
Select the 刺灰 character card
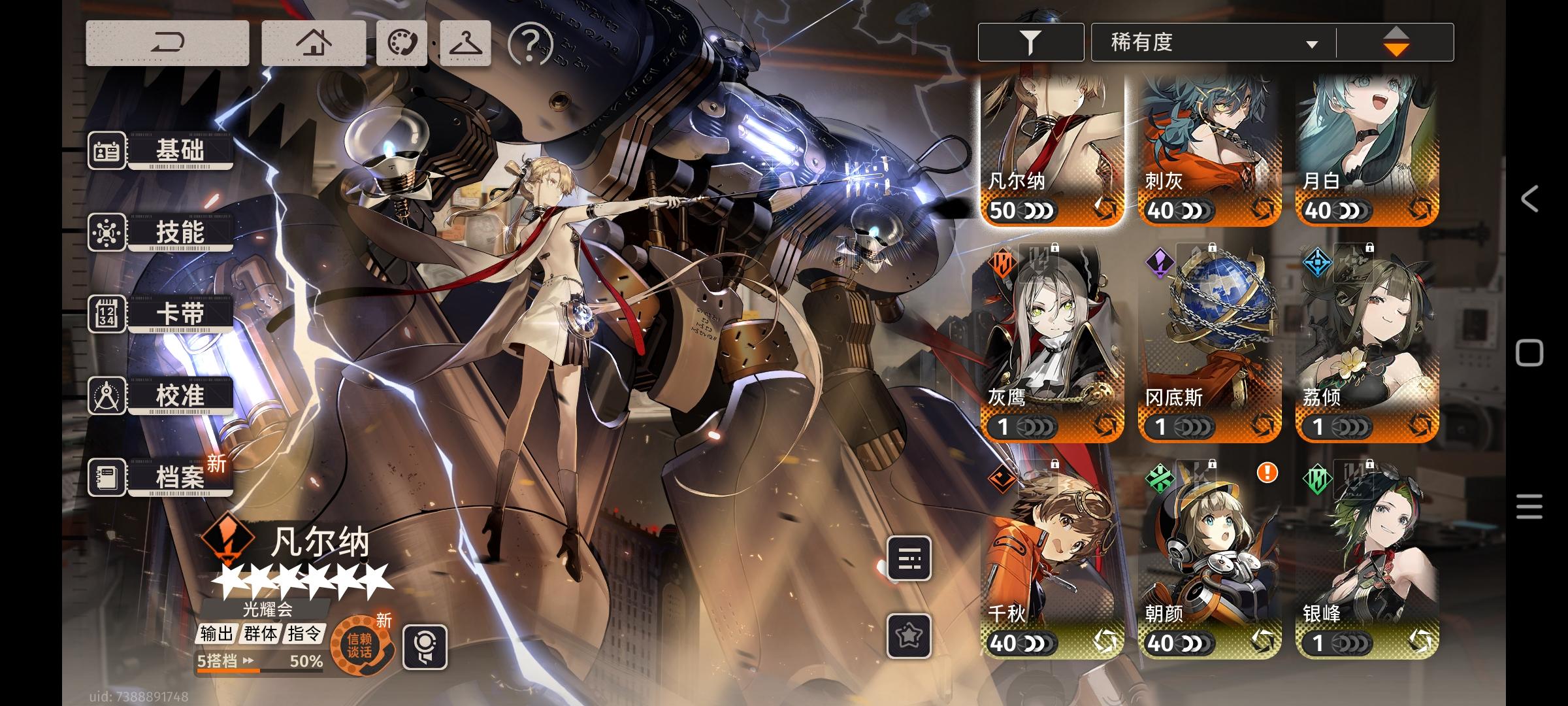[1210, 150]
